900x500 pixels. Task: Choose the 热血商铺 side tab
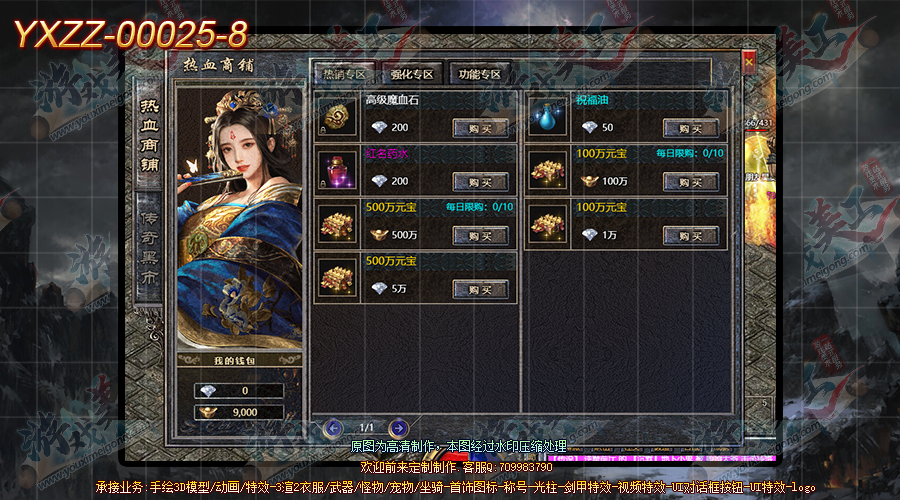point(149,135)
